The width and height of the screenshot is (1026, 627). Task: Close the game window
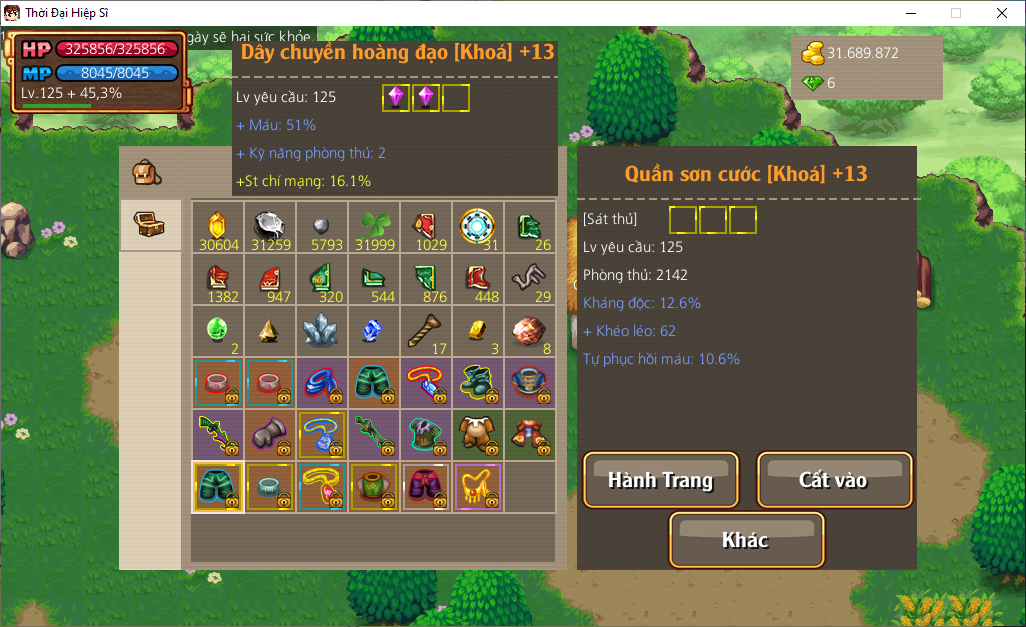point(1002,13)
